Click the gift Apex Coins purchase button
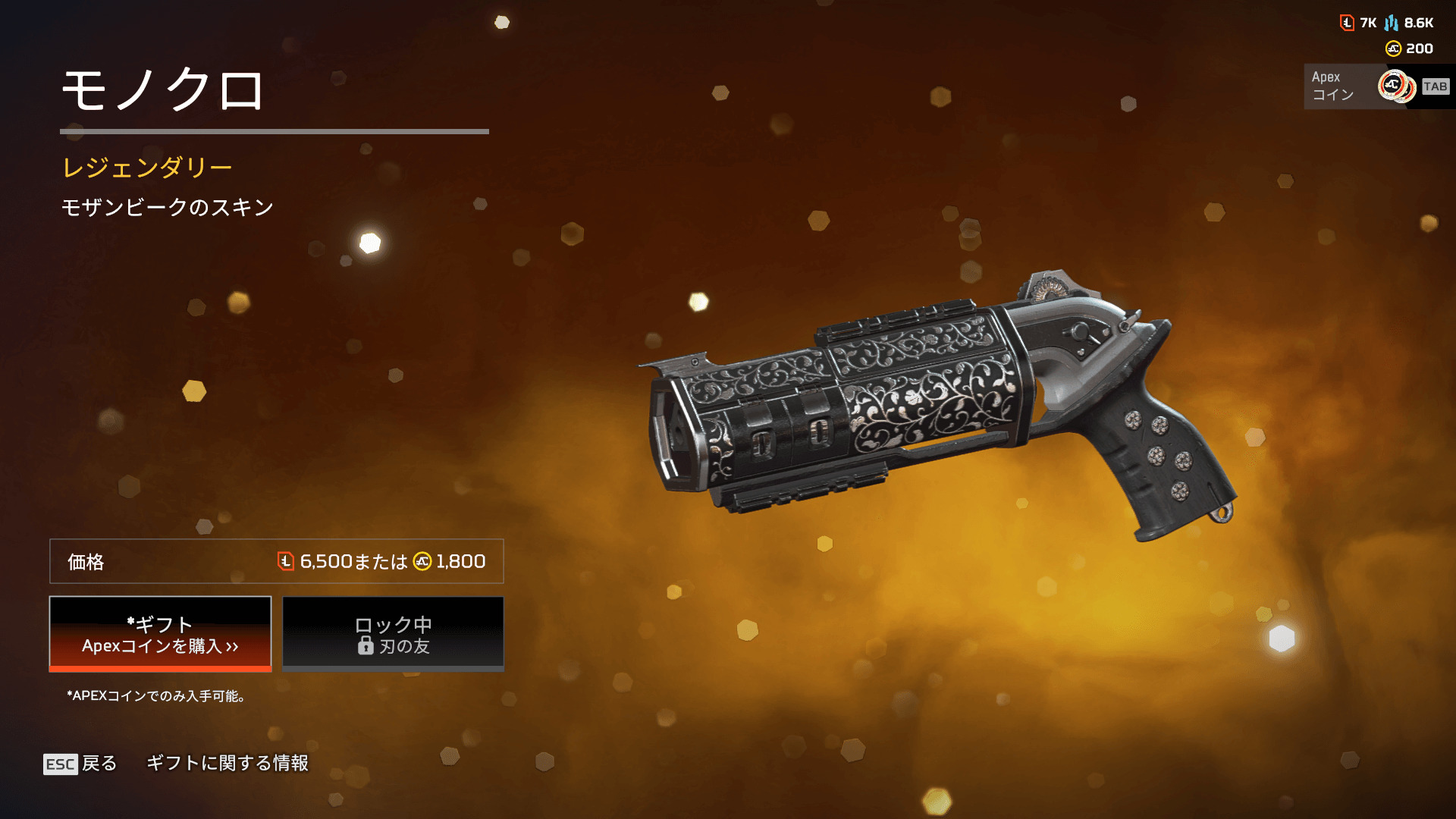The image size is (1456, 819). [x=160, y=634]
